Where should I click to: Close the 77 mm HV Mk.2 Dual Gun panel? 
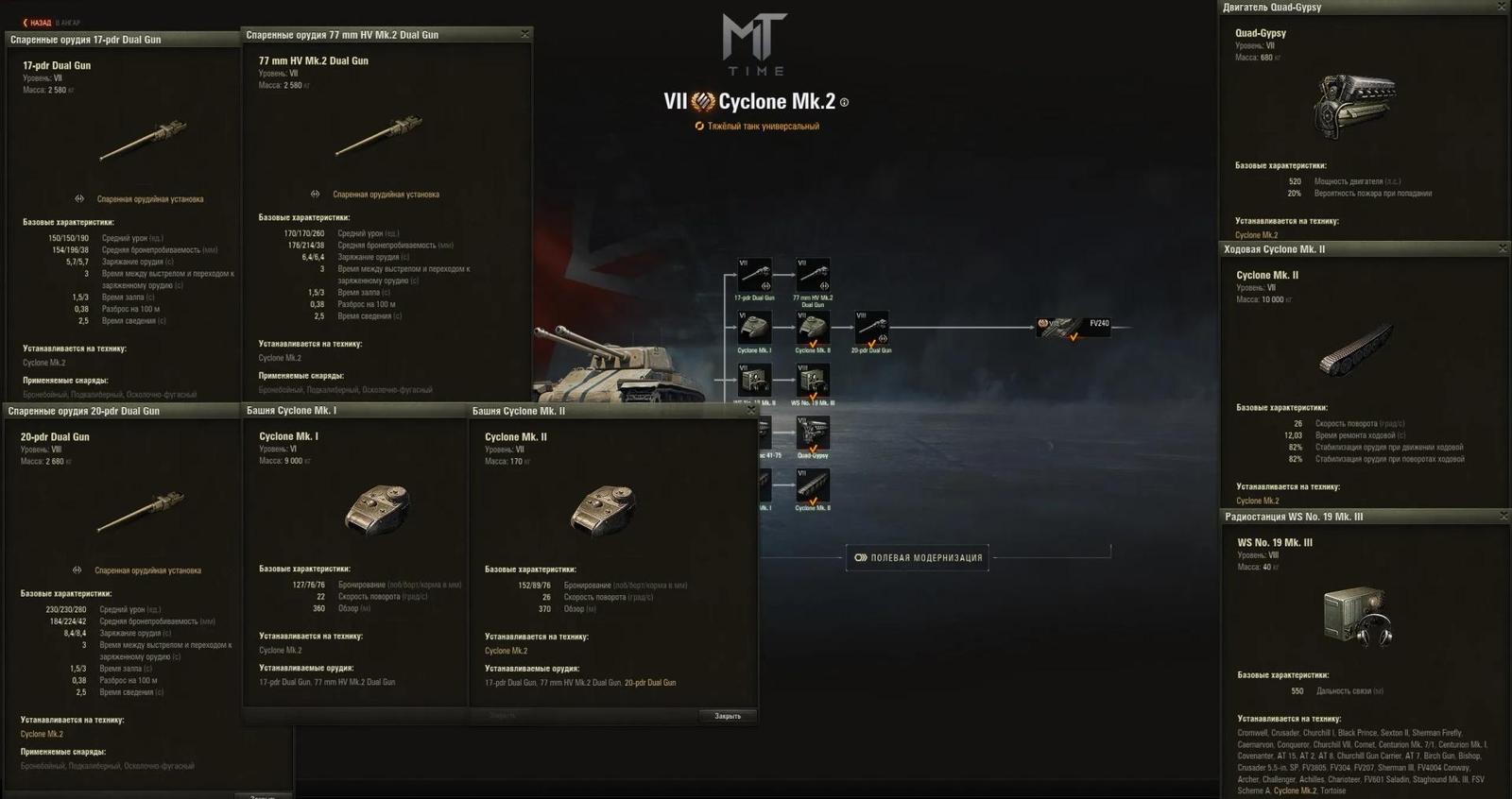[x=525, y=33]
